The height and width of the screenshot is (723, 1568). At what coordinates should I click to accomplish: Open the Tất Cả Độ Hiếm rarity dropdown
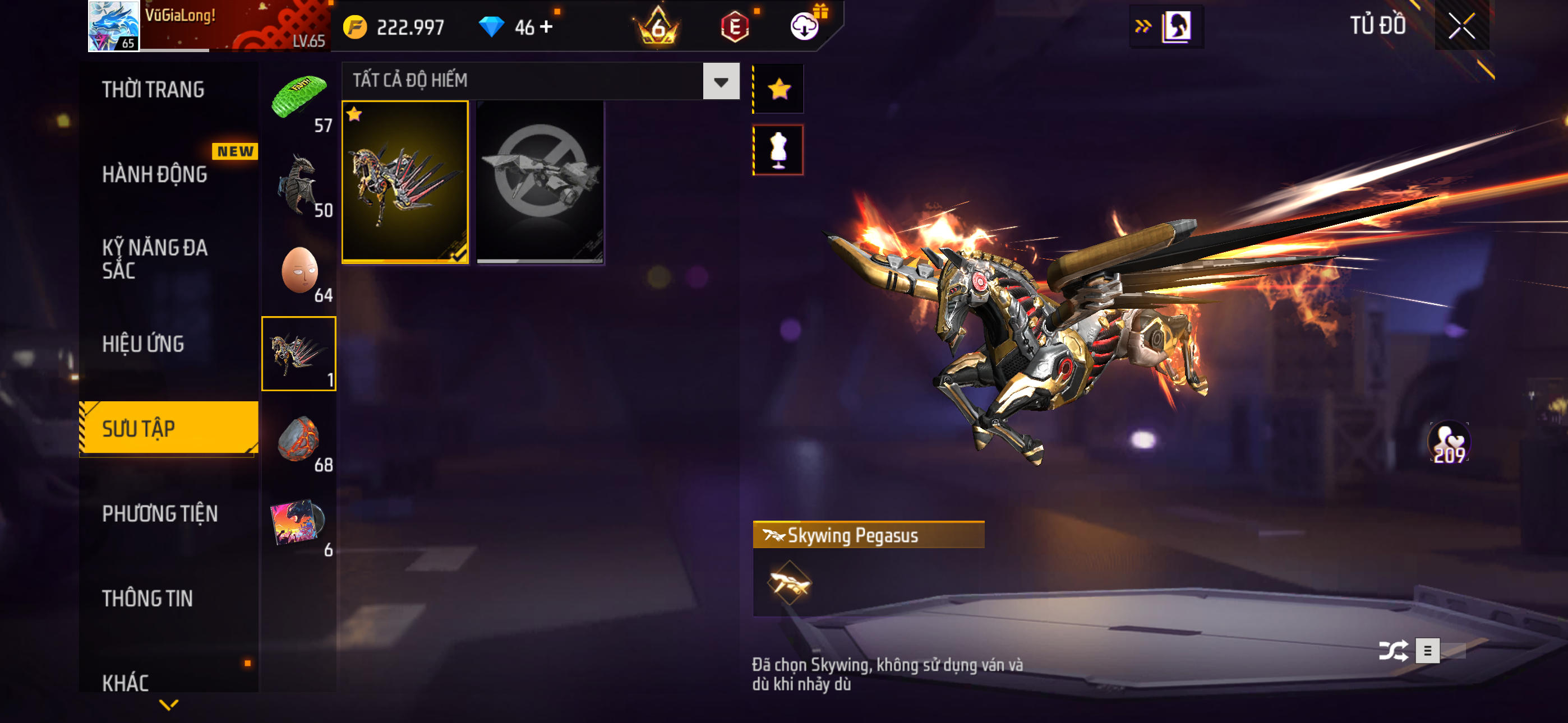(721, 81)
